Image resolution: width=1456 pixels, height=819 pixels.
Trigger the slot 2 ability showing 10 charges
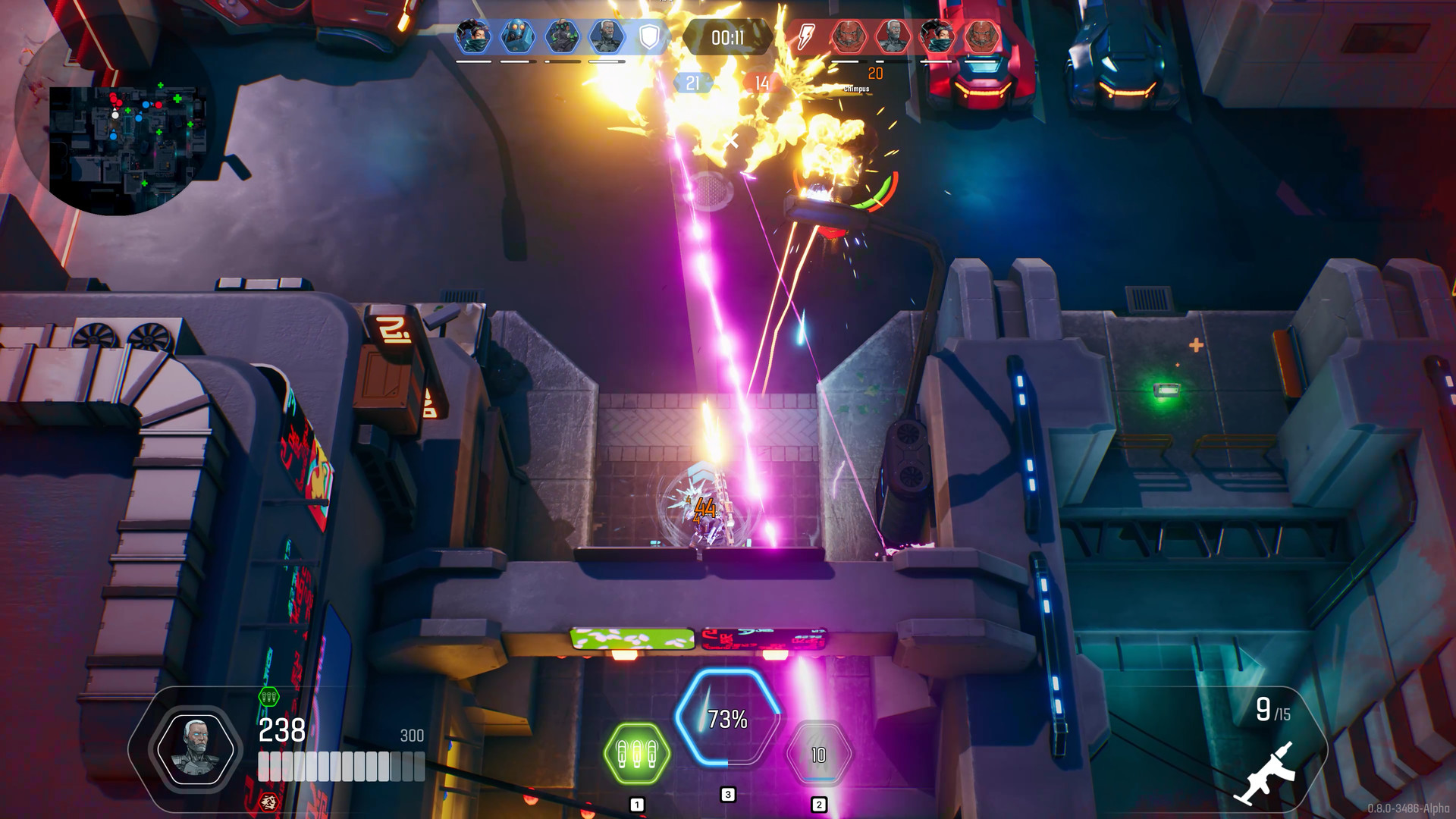coord(817,755)
